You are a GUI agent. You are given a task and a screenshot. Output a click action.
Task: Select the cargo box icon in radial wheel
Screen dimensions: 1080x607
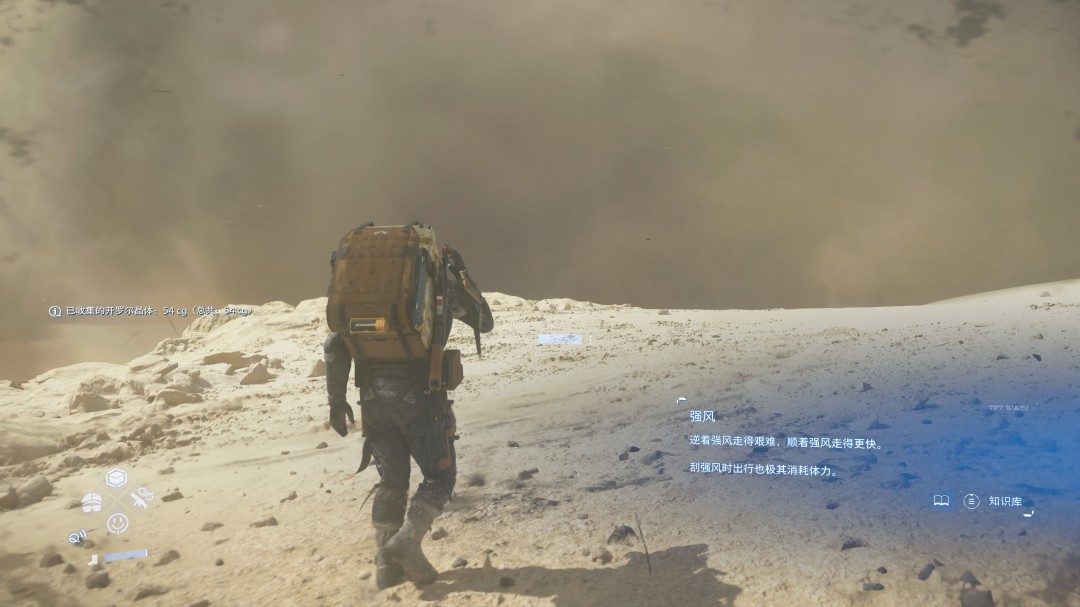117,477
